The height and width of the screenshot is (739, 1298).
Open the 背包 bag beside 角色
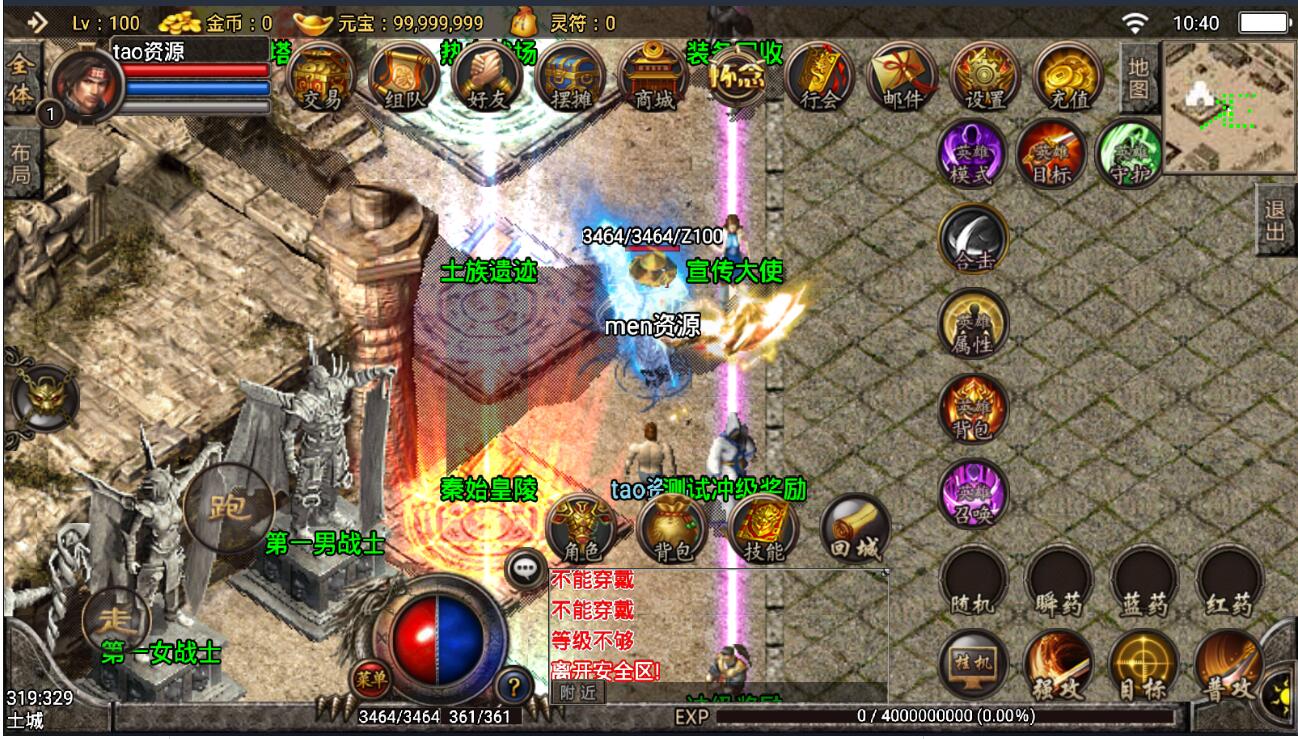tap(672, 529)
